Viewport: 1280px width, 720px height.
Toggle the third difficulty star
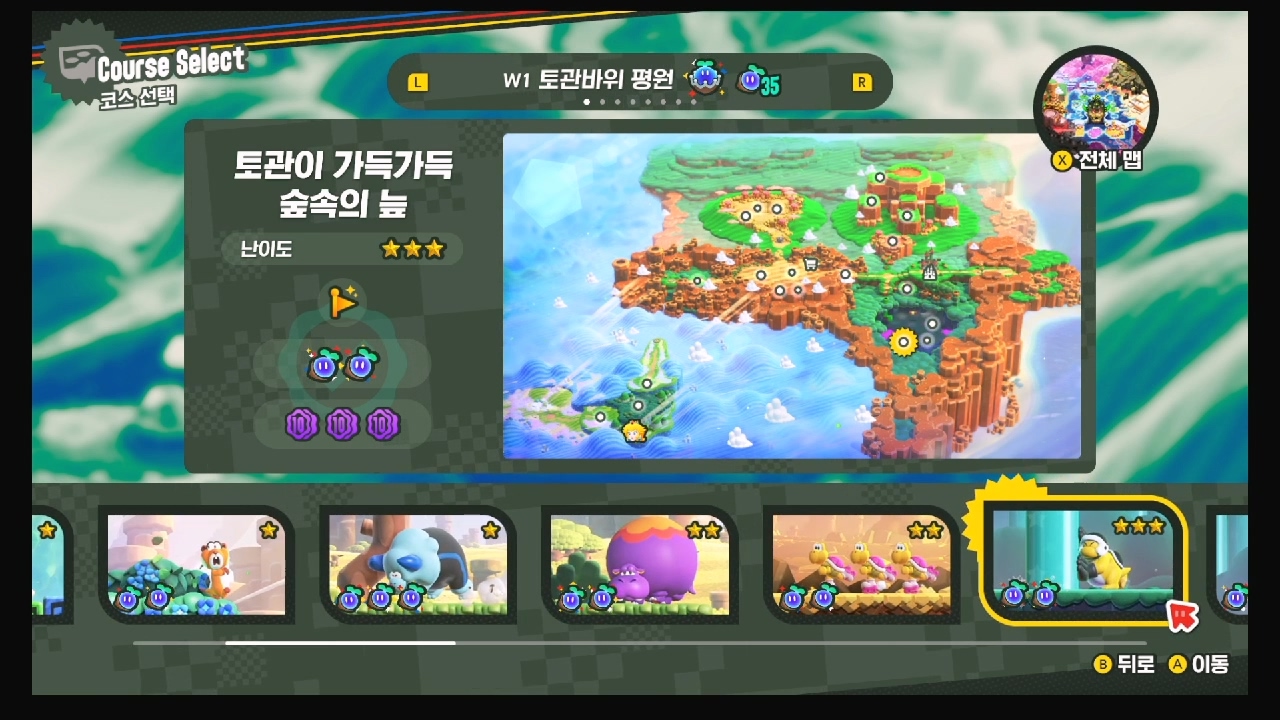pos(437,248)
